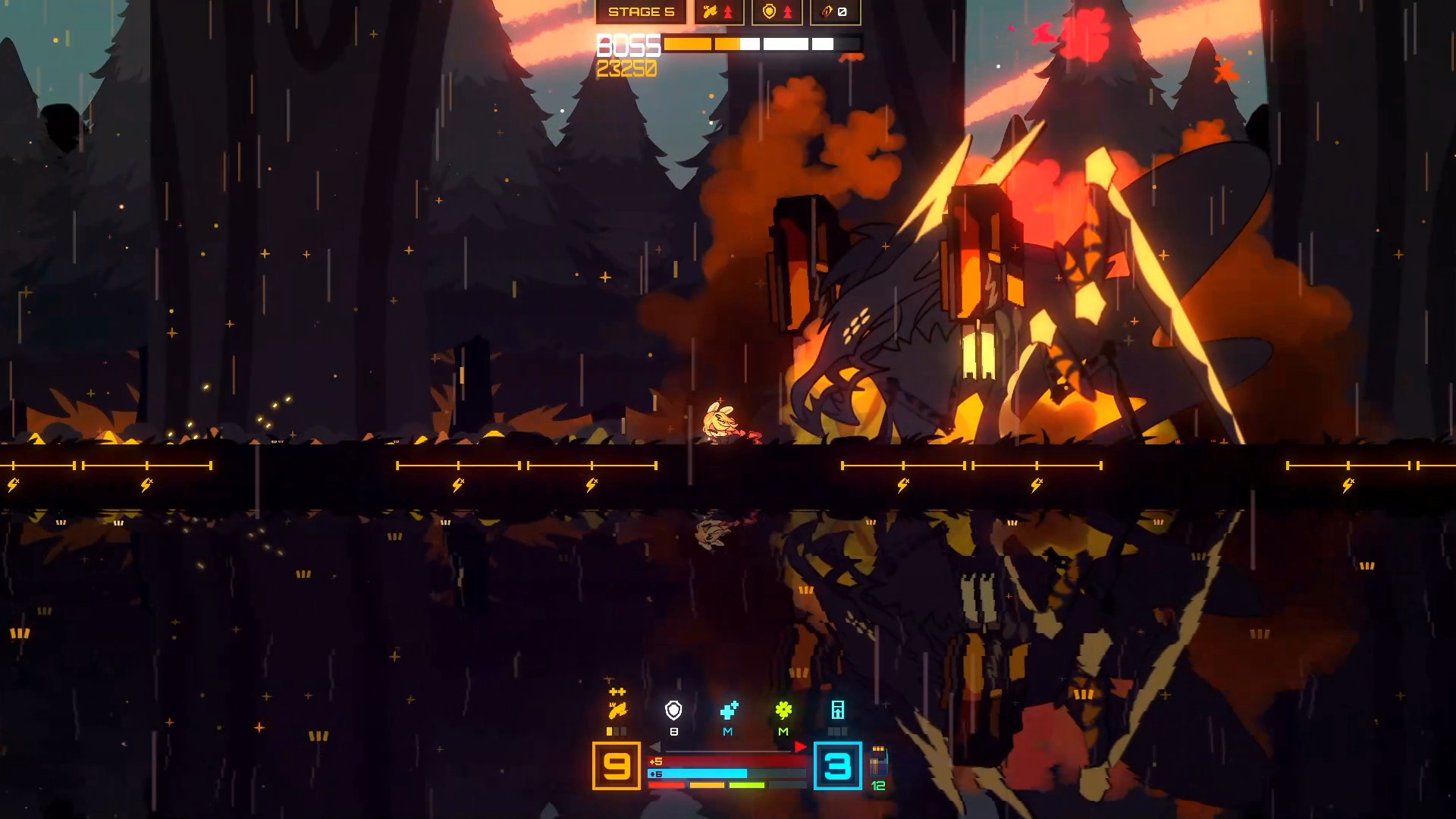1456x819 pixels.
Task: Click the double-plus stack icon
Action: tap(617, 692)
